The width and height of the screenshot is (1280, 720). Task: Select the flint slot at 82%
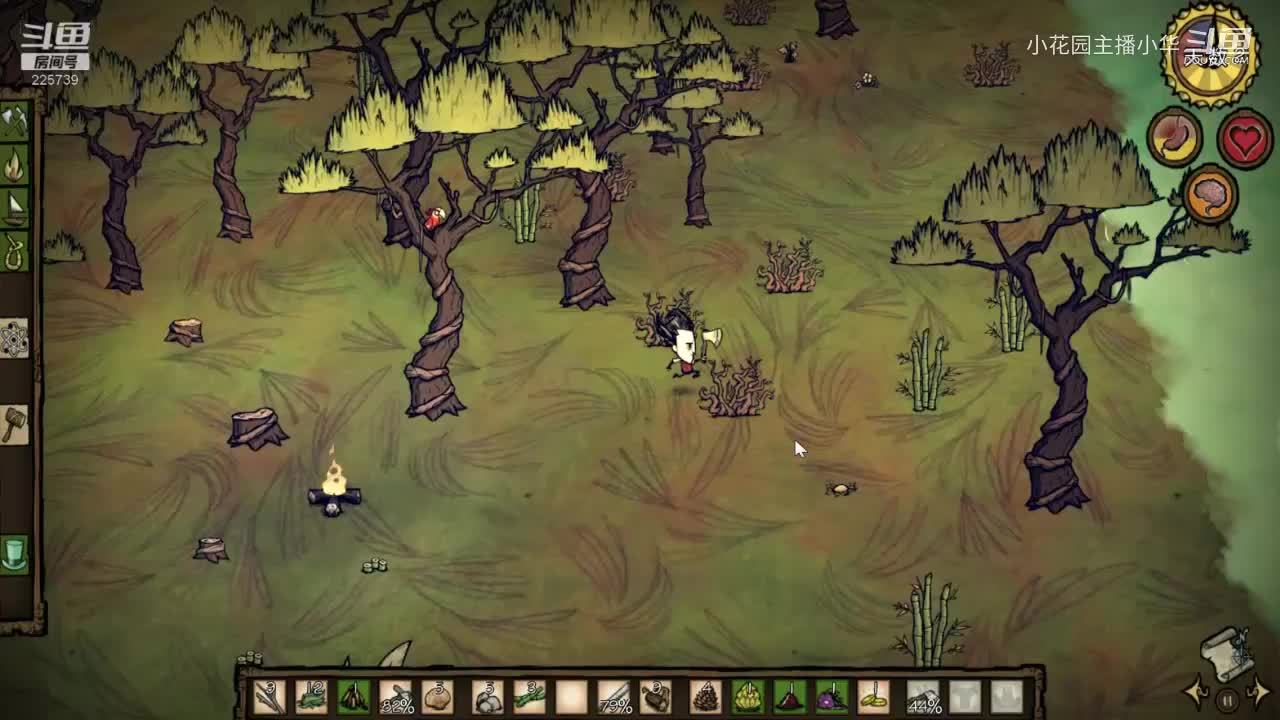[x=396, y=696]
